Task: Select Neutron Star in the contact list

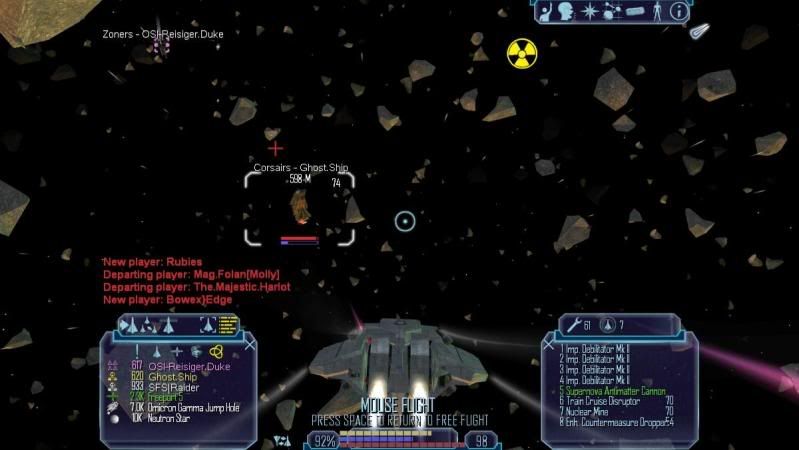Action: click(163, 416)
